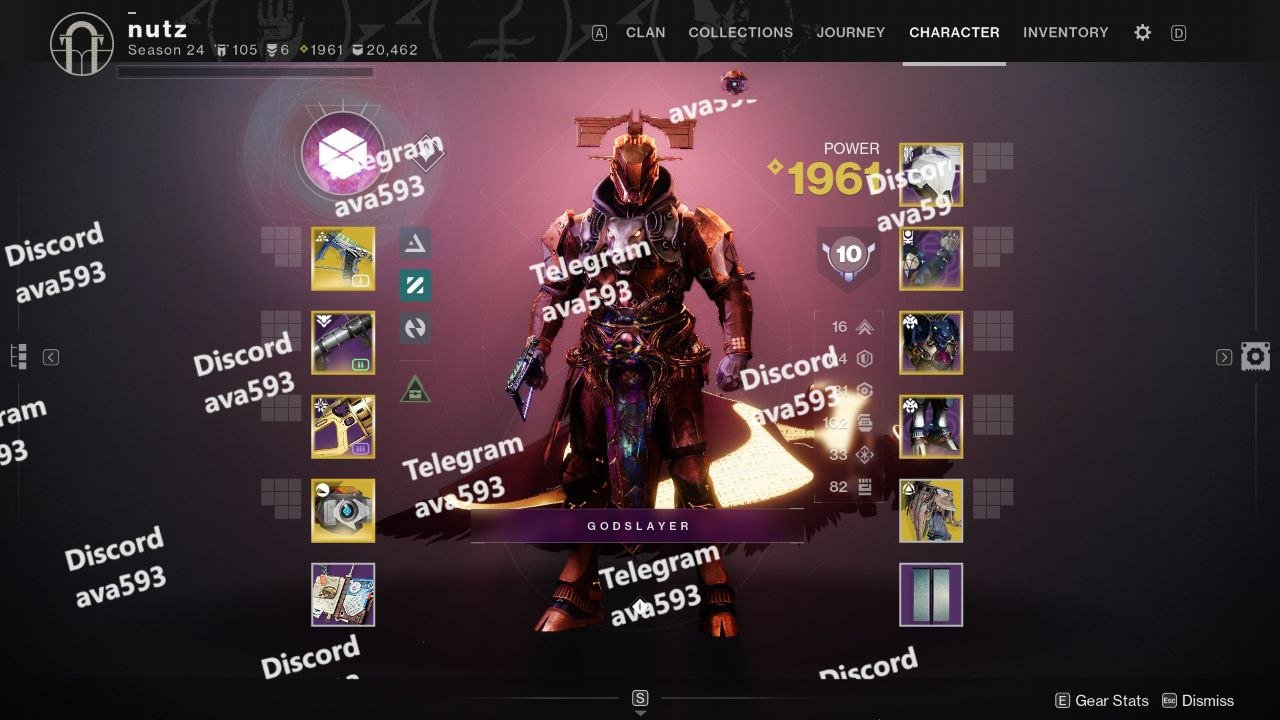Choose the equipped gauntlets slot

point(931,258)
